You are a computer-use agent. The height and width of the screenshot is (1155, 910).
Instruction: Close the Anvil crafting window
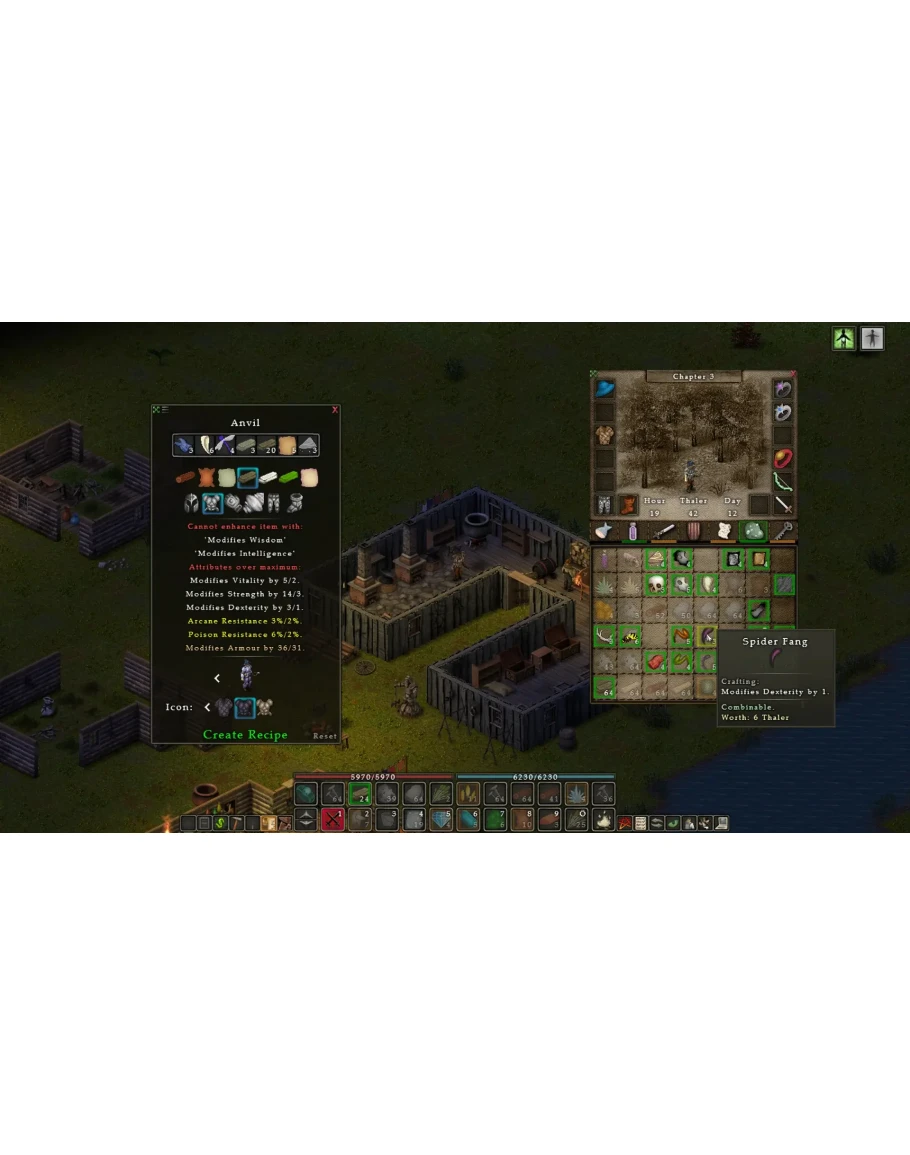tap(335, 409)
